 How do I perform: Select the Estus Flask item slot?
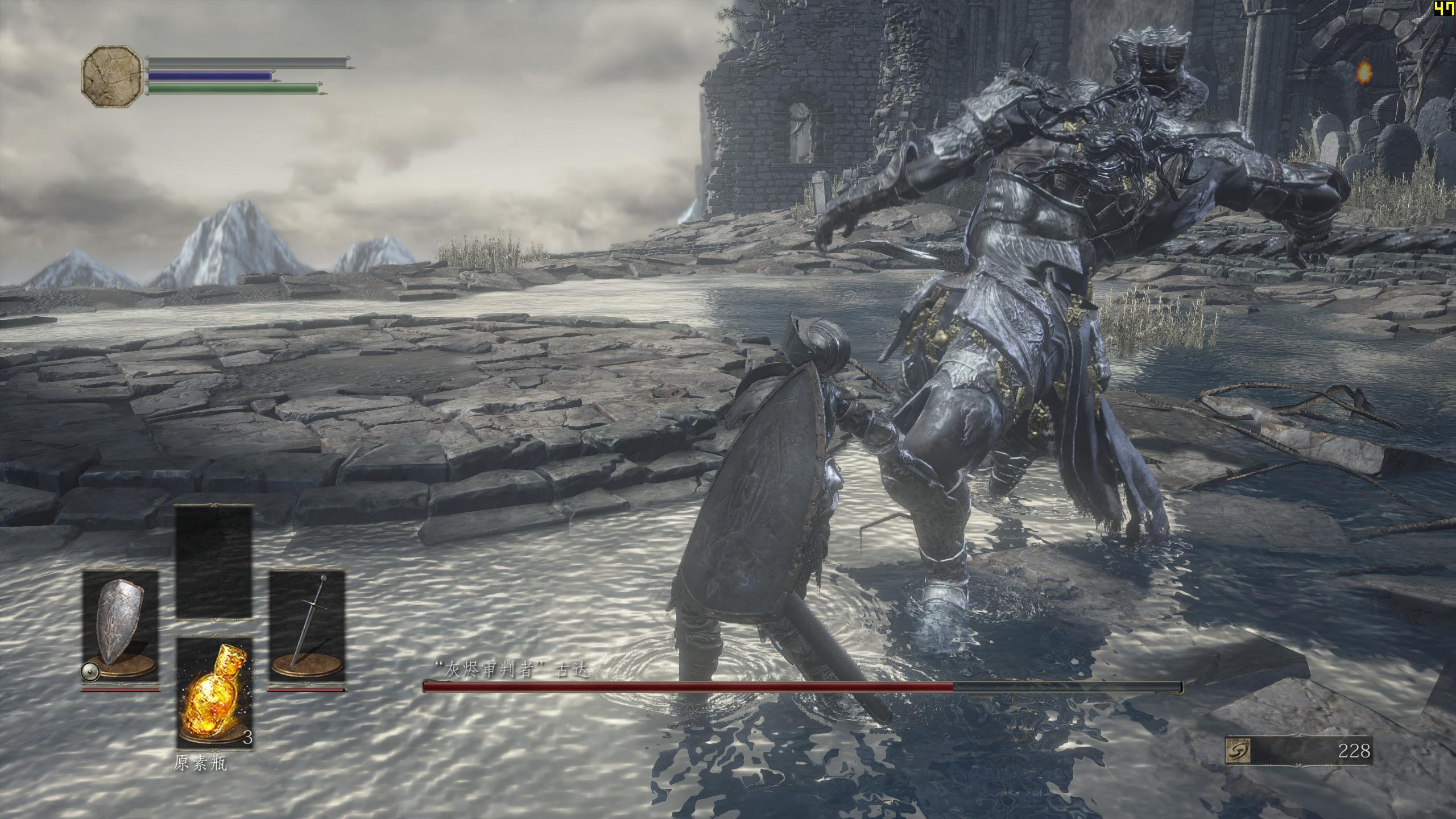(214, 692)
